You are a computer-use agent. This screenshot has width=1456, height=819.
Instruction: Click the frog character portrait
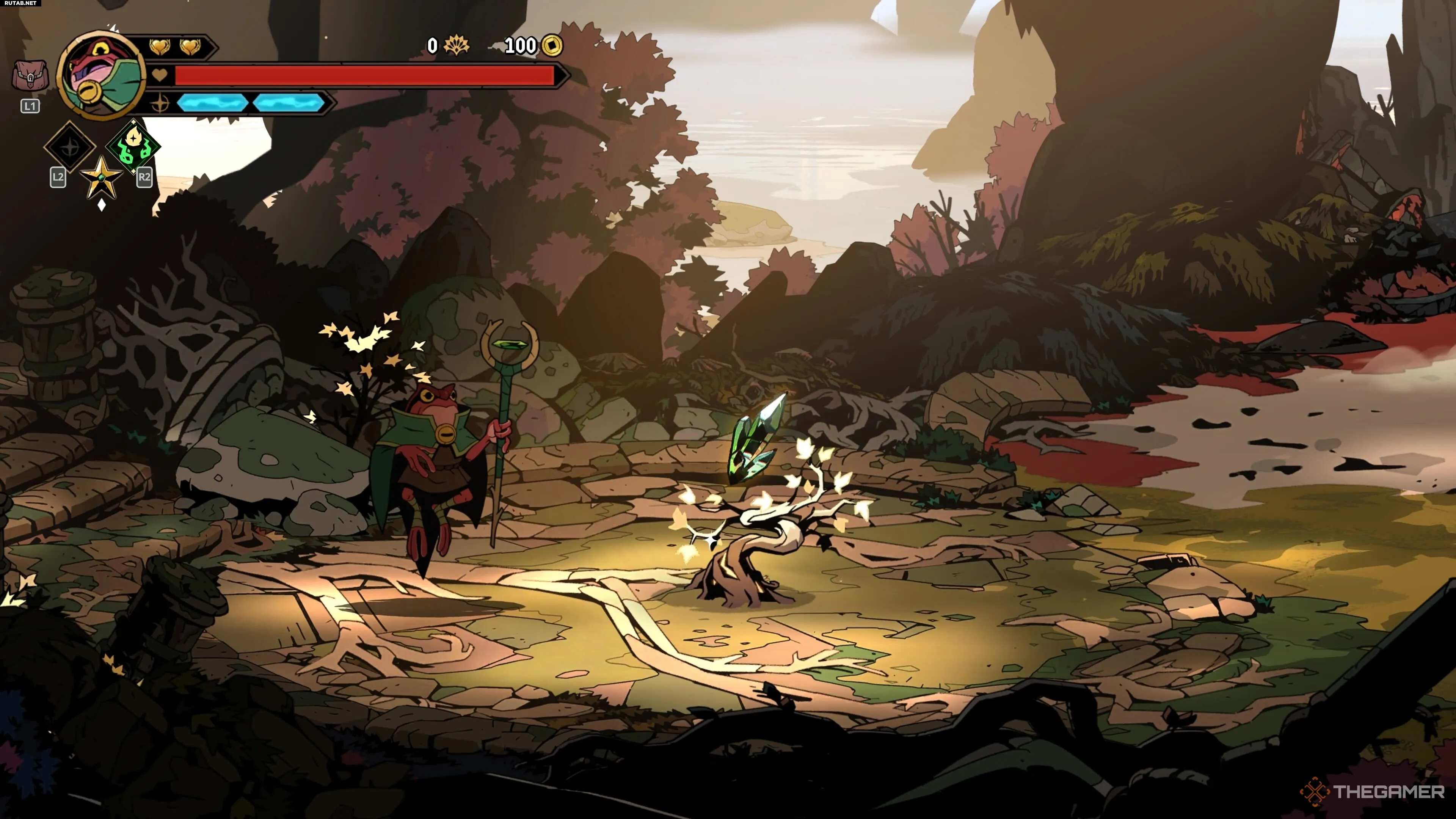[x=102, y=76]
